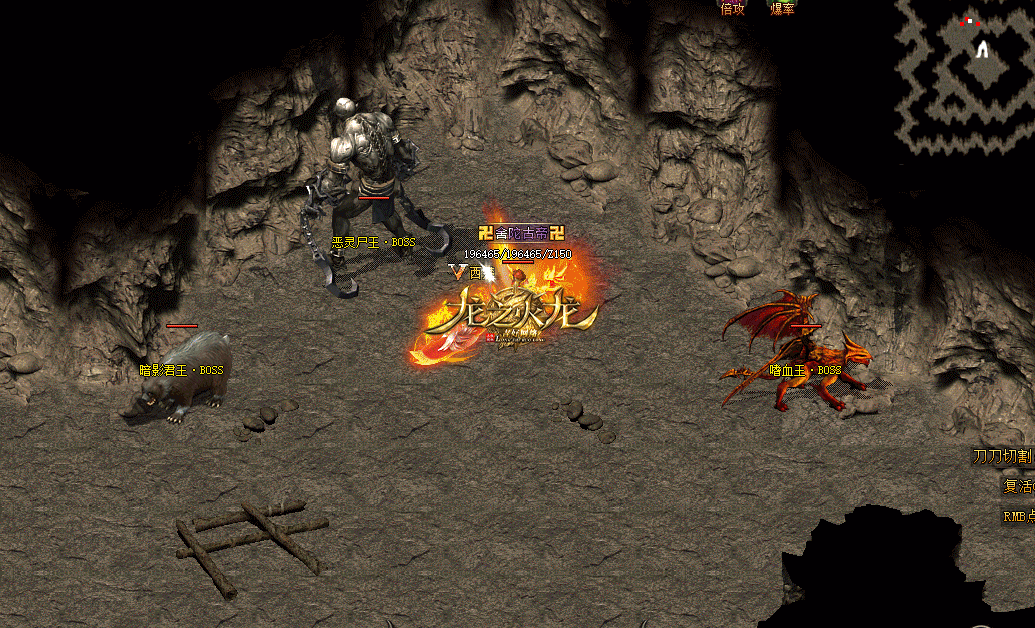The width and height of the screenshot is (1035, 628).
Task: Open the 倍攻 attack multiplier icon
Action: point(733,9)
